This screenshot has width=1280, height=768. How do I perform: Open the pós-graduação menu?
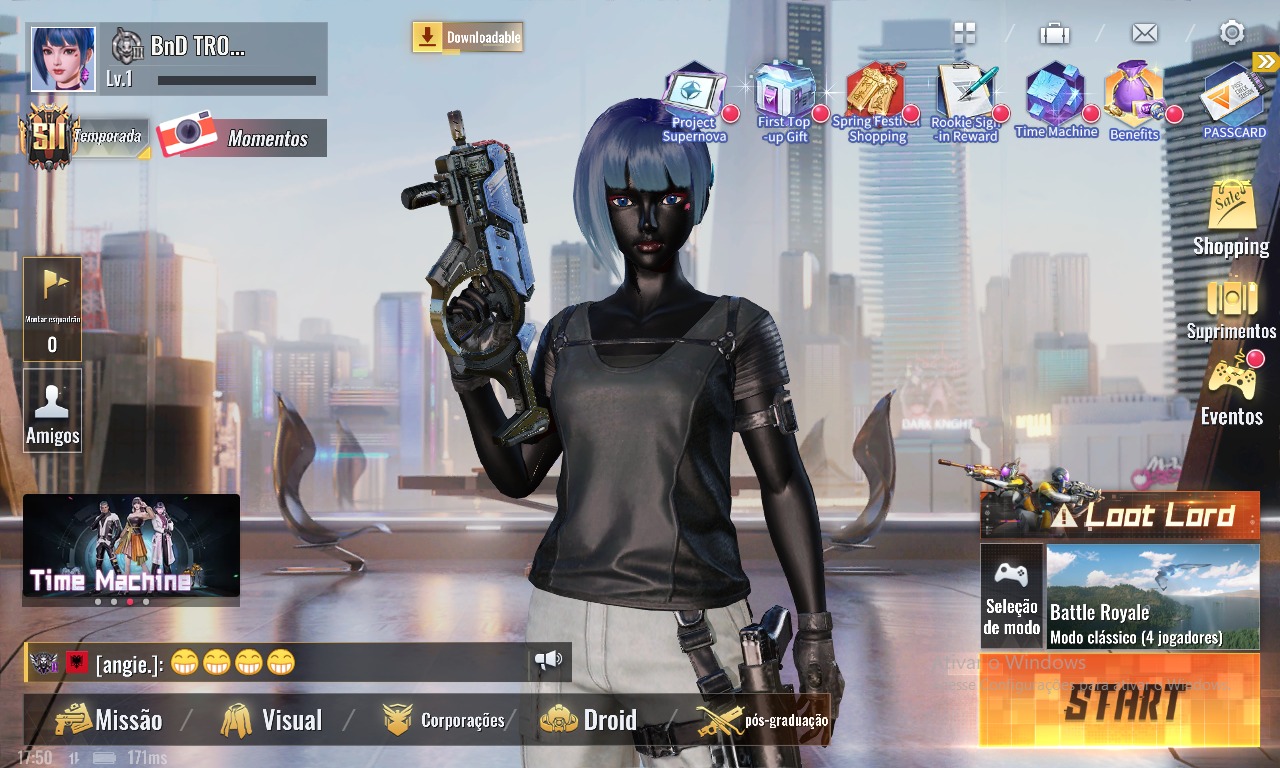click(x=763, y=720)
